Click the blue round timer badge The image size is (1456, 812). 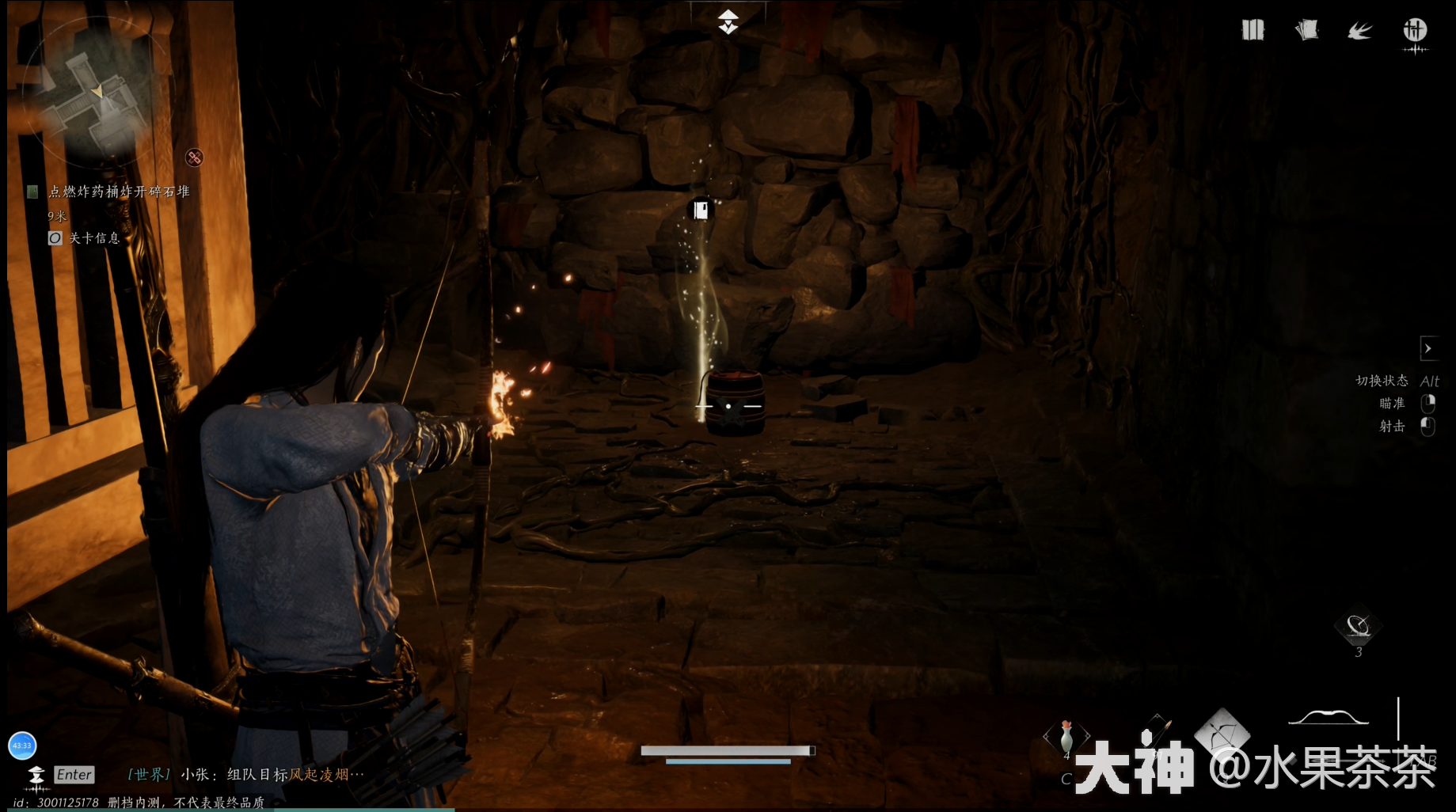click(22, 745)
